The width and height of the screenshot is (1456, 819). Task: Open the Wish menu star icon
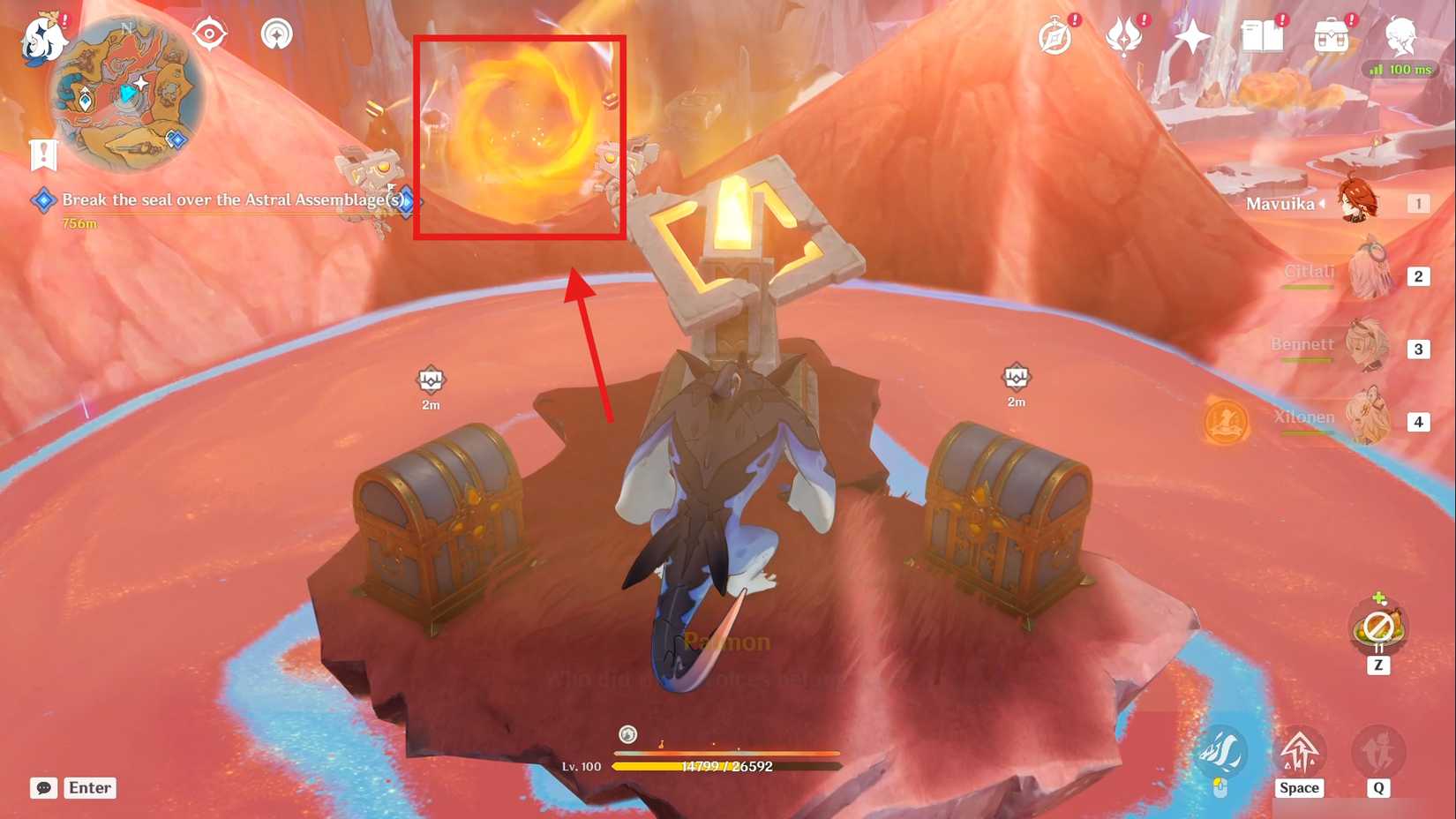(x=1193, y=37)
